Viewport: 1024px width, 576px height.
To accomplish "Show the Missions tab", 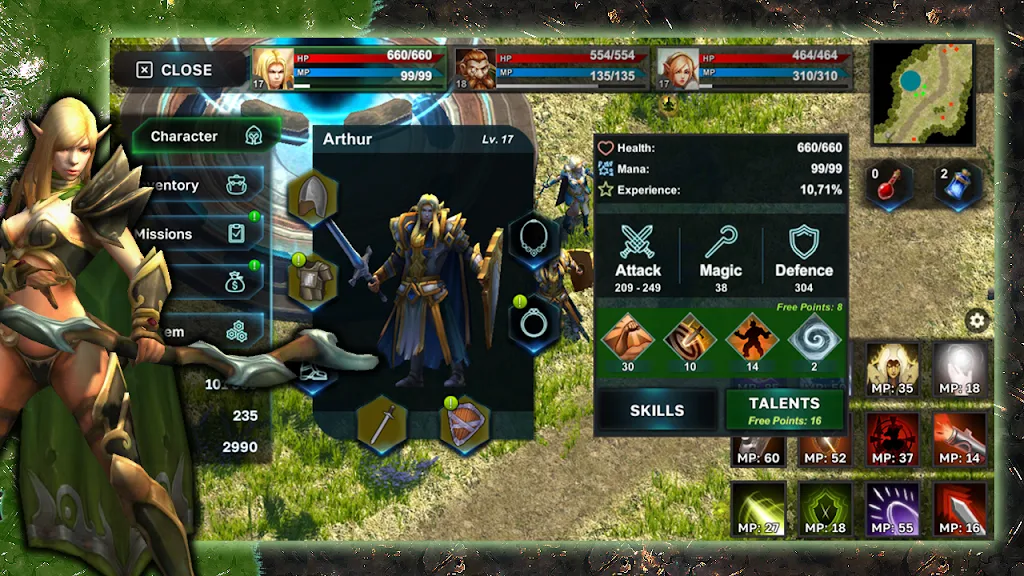I will coord(198,234).
